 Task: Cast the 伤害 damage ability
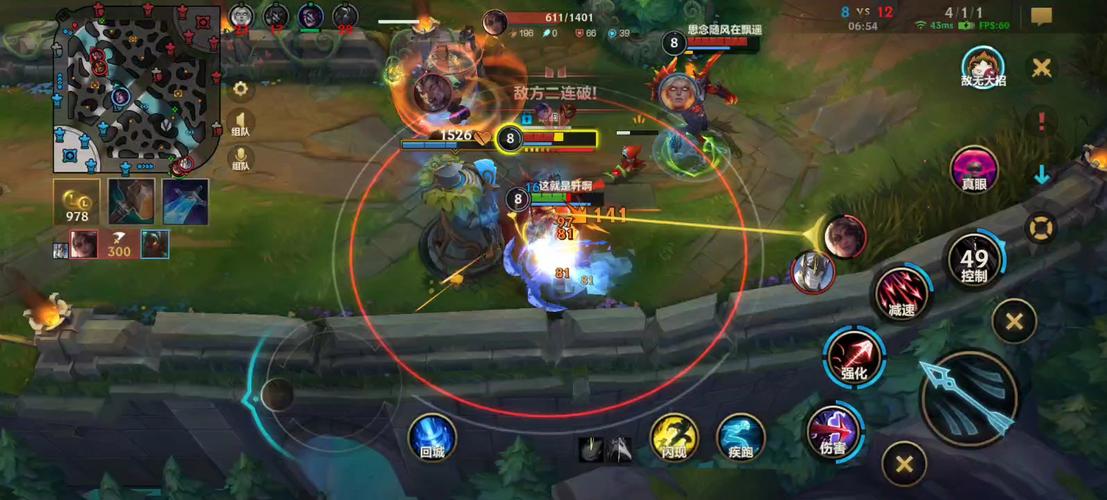pos(833,432)
